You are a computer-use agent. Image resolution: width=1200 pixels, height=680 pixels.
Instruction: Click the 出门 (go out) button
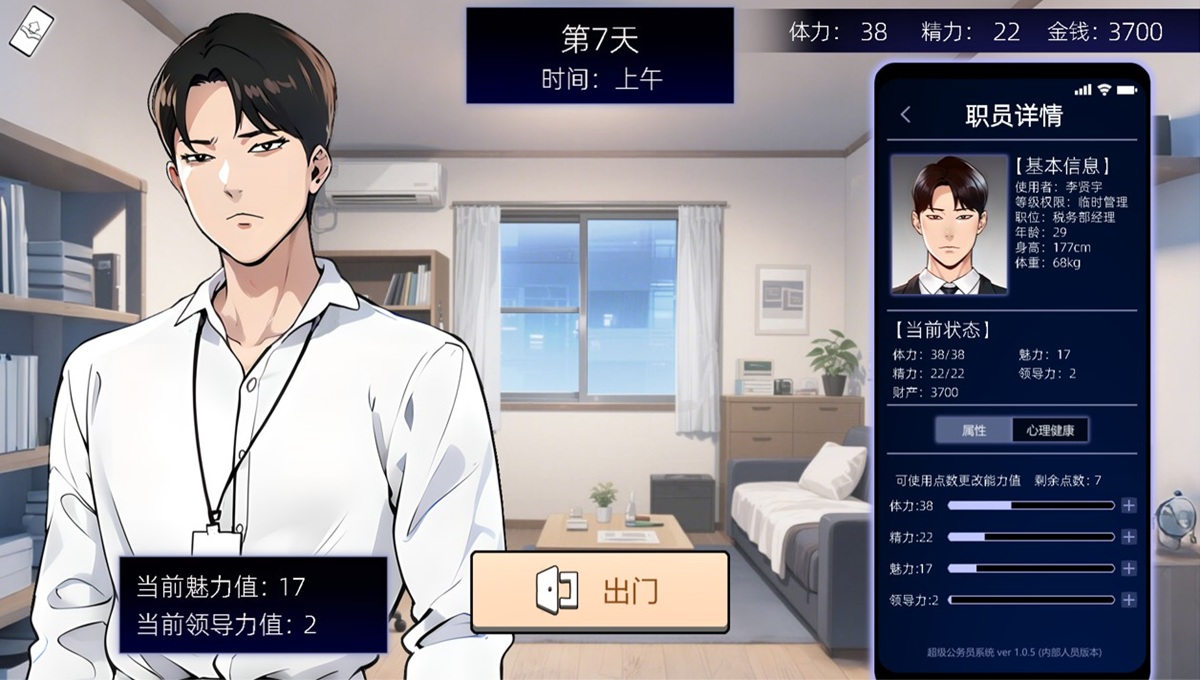pyautogui.click(x=600, y=591)
